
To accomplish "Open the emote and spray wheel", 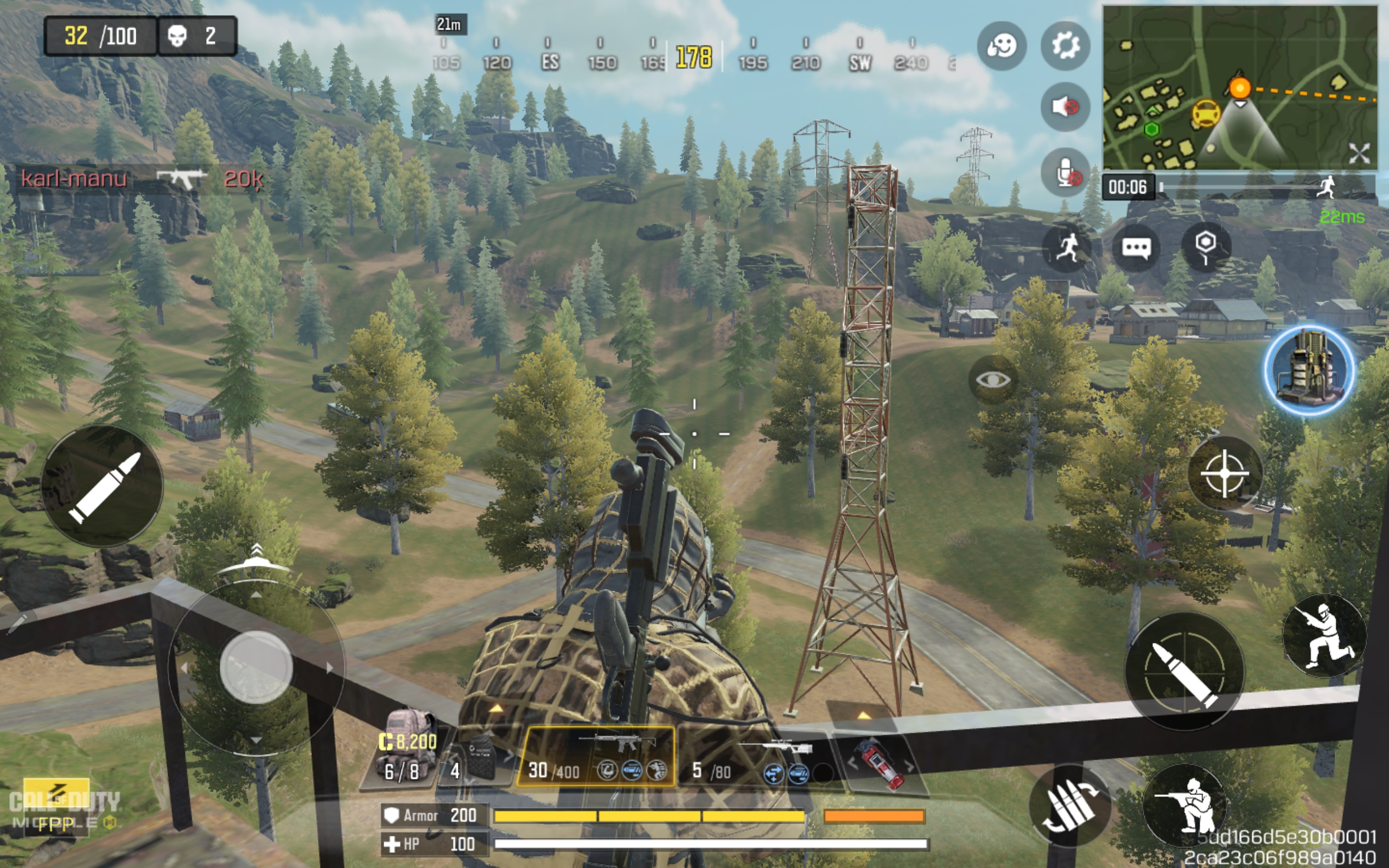I will click(x=1002, y=46).
